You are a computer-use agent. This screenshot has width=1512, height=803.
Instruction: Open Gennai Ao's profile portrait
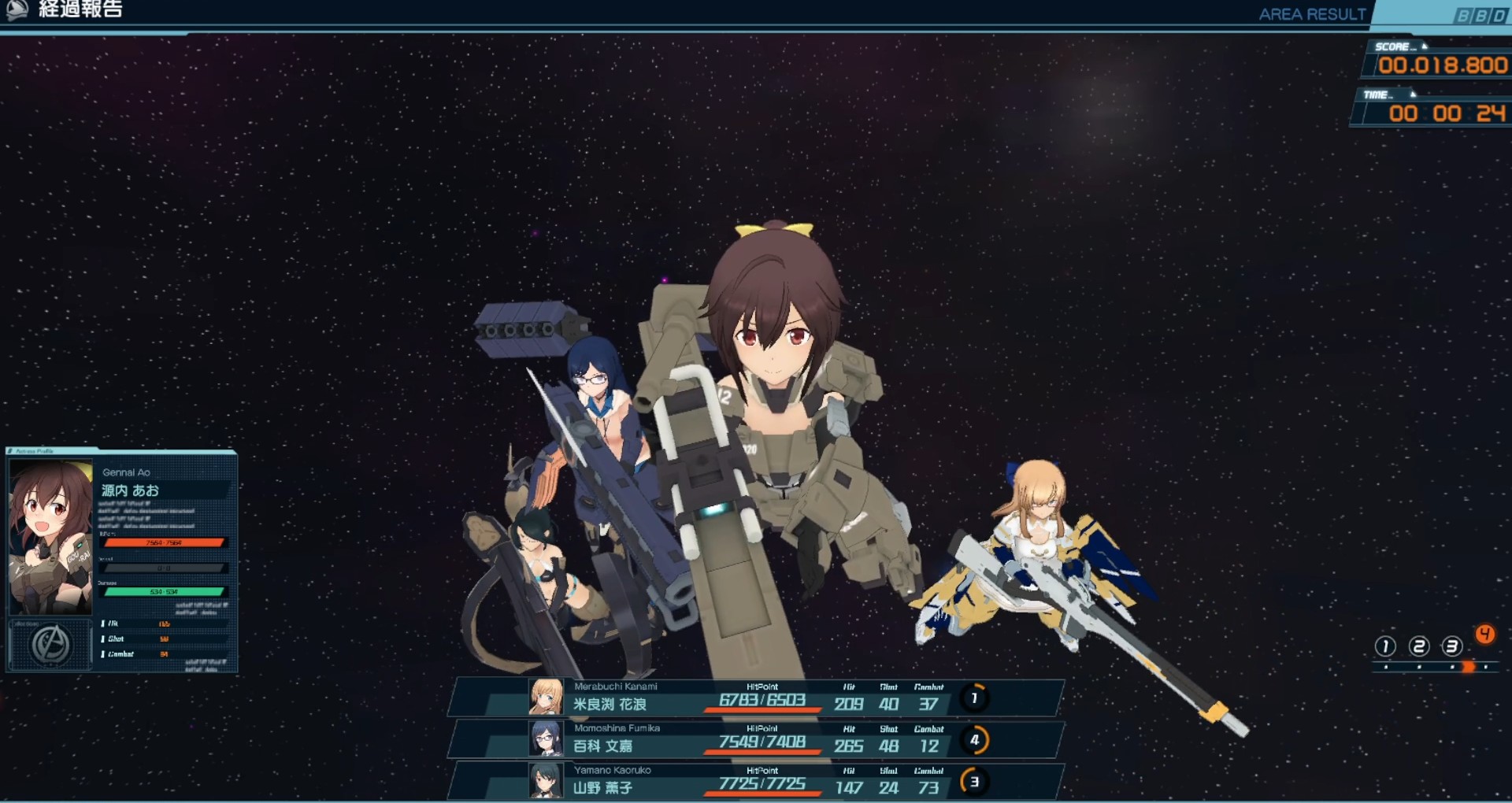(50, 538)
